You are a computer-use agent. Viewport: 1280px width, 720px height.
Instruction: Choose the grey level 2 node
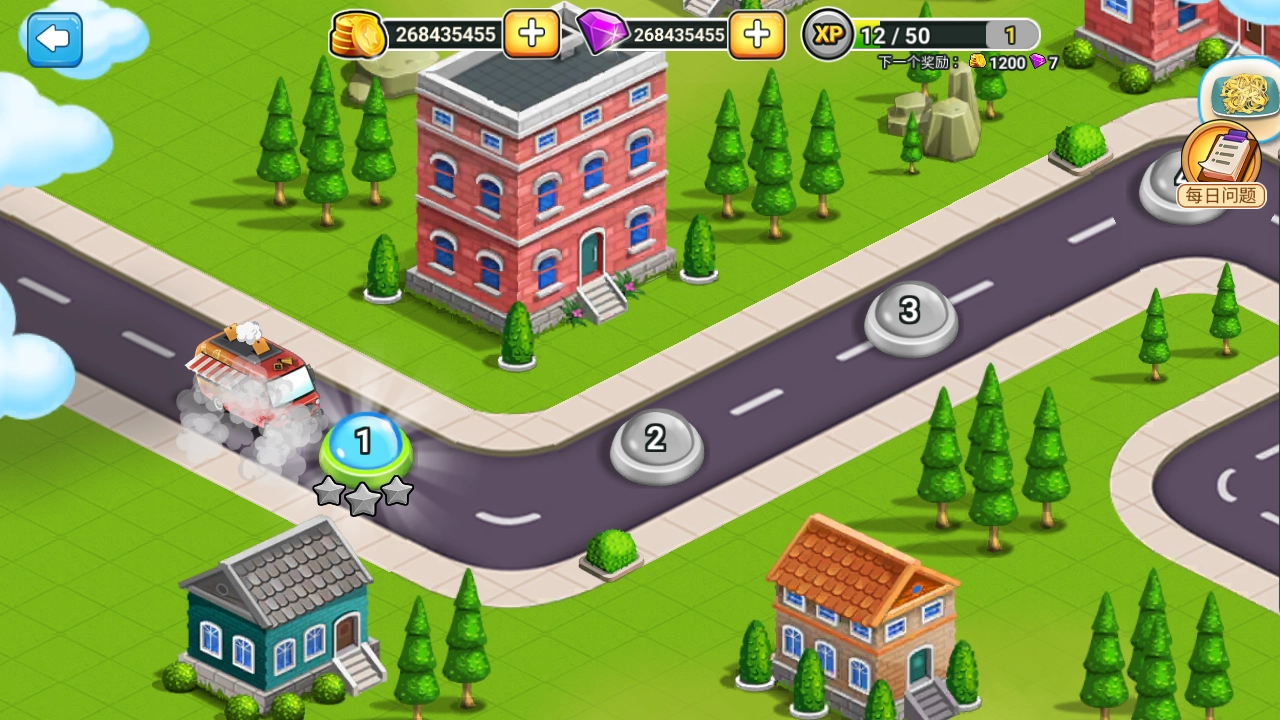(656, 442)
